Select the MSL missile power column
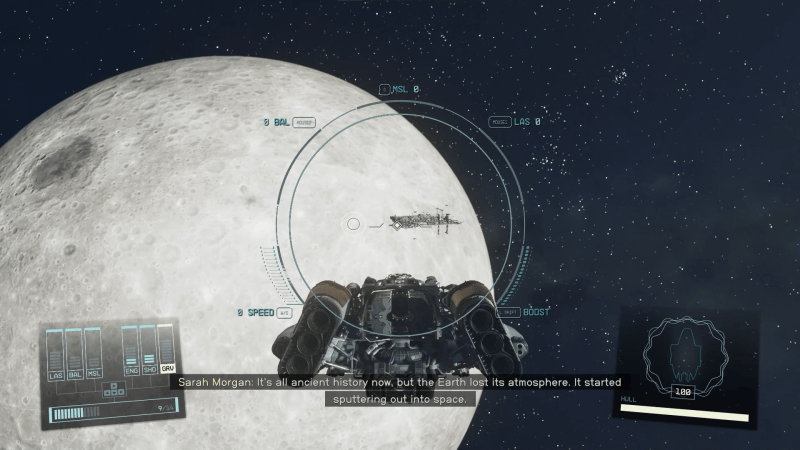 [x=94, y=356]
